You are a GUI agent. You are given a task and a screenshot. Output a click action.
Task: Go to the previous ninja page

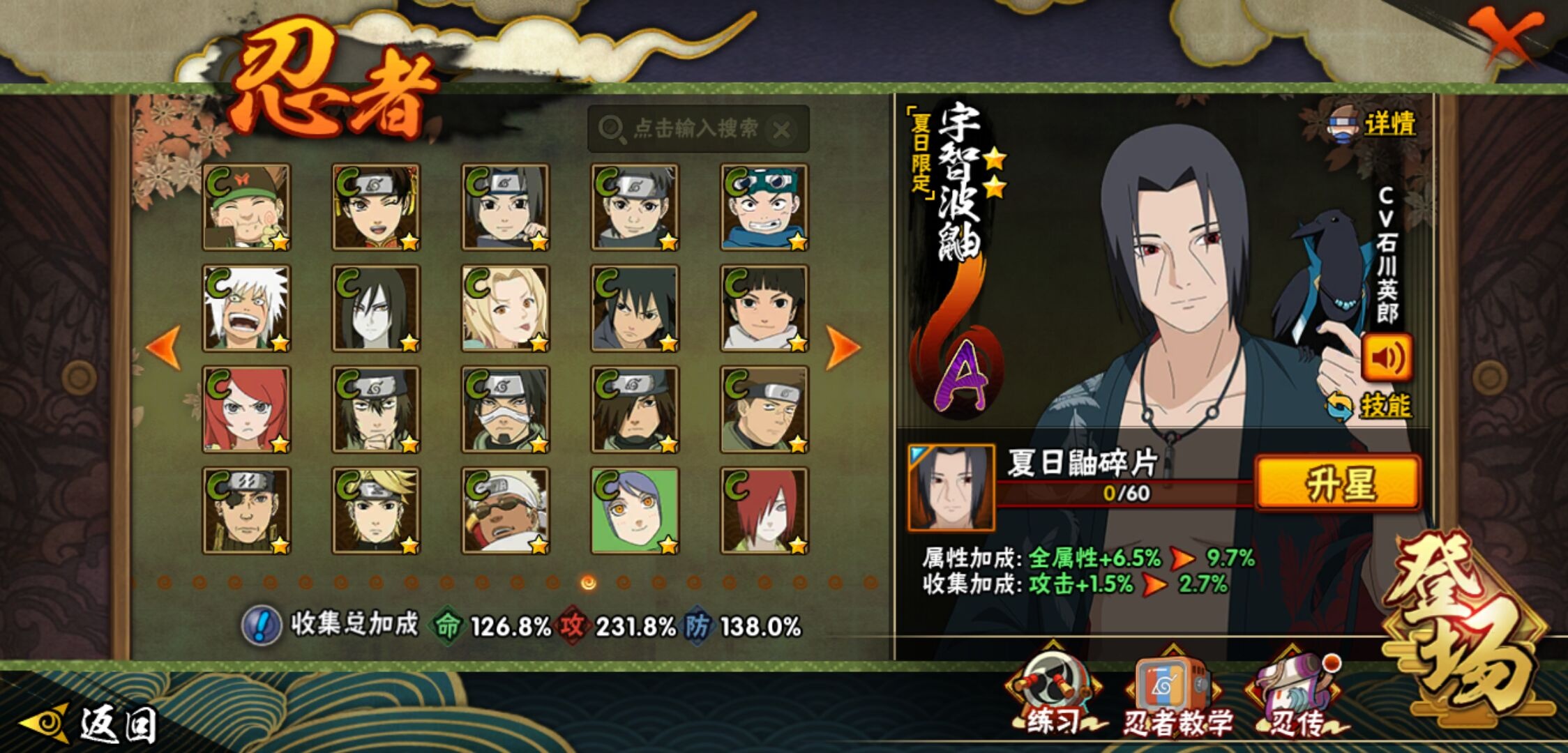pyautogui.click(x=165, y=347)
